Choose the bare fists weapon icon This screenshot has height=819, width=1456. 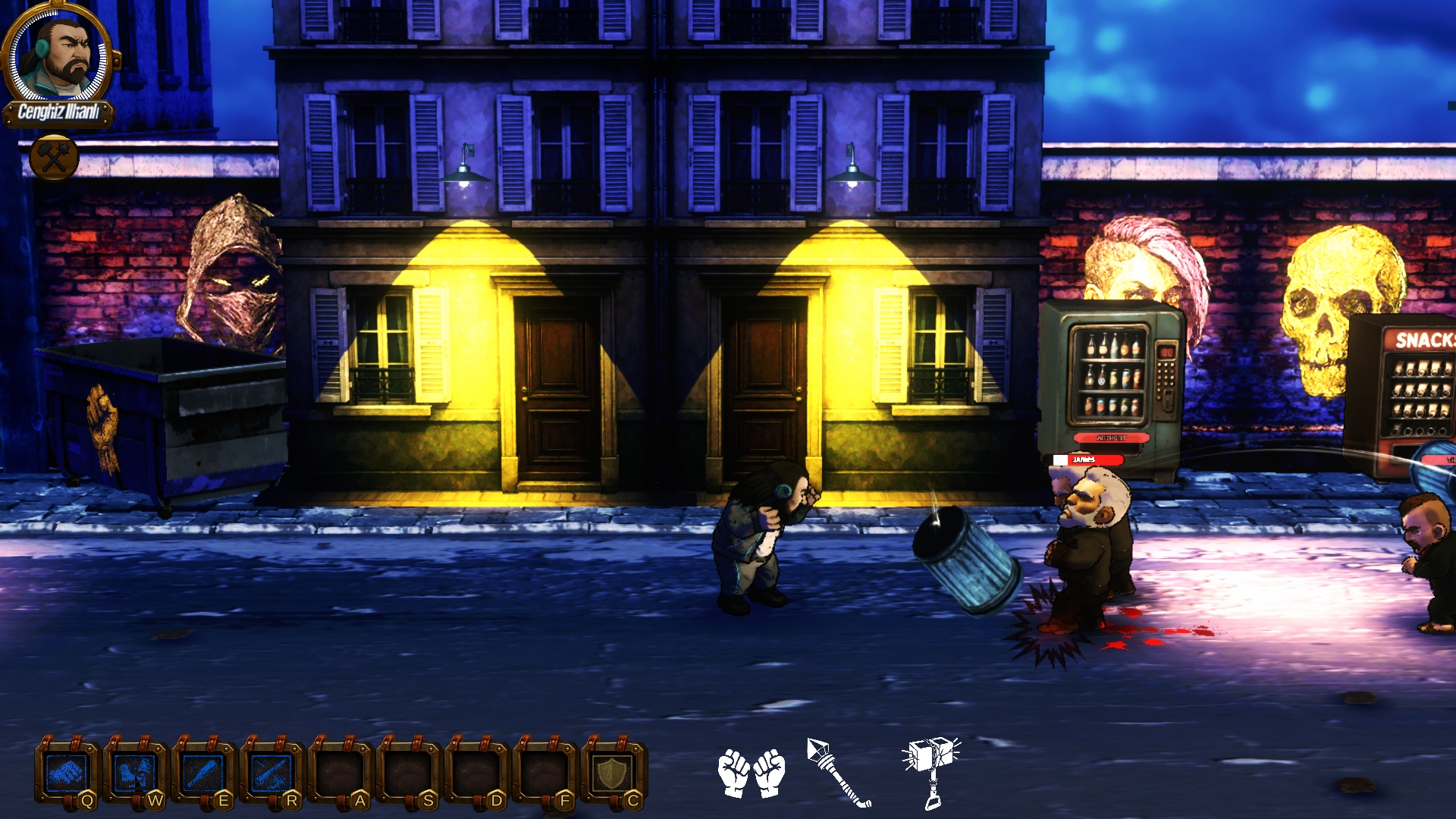[x=752, y=773]
